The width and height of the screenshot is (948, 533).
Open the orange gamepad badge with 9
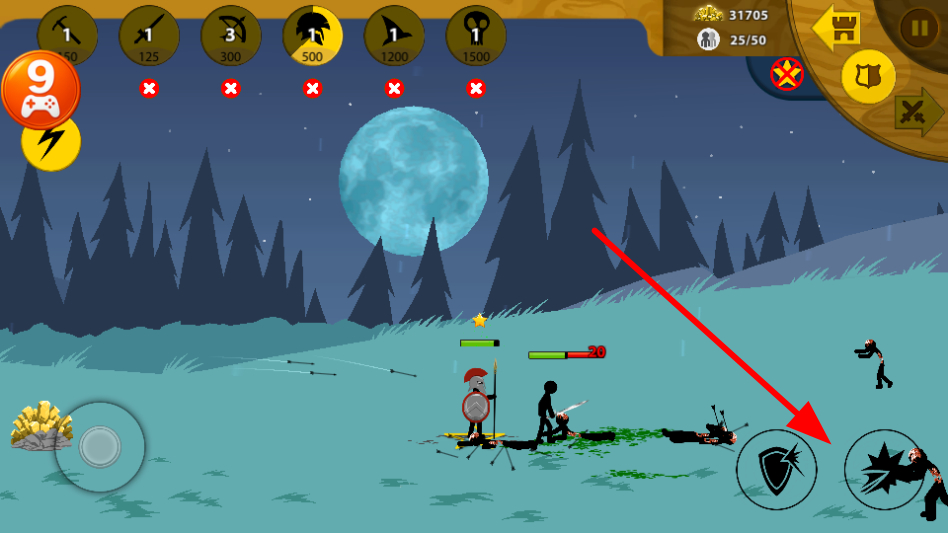[40, 90]
